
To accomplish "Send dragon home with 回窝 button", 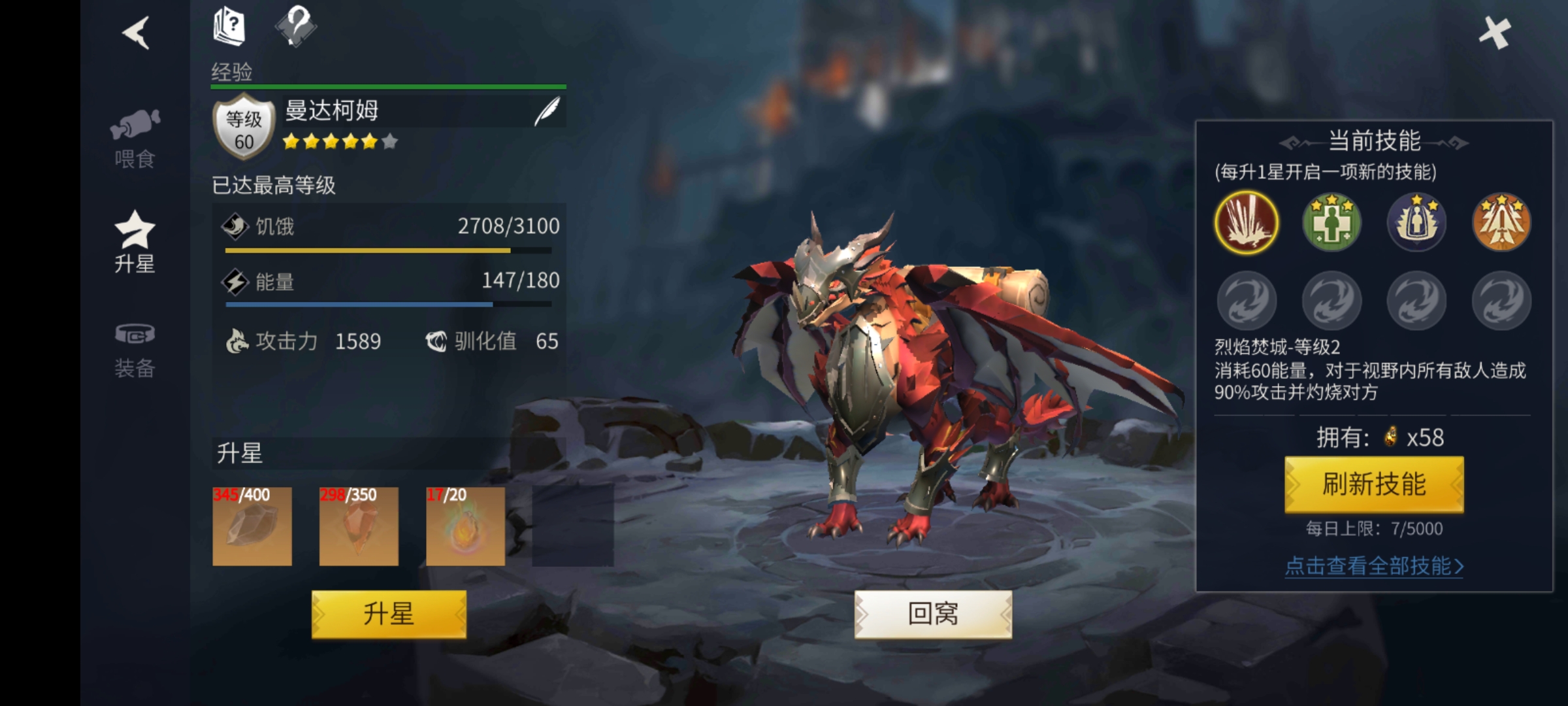I will 933,614.
